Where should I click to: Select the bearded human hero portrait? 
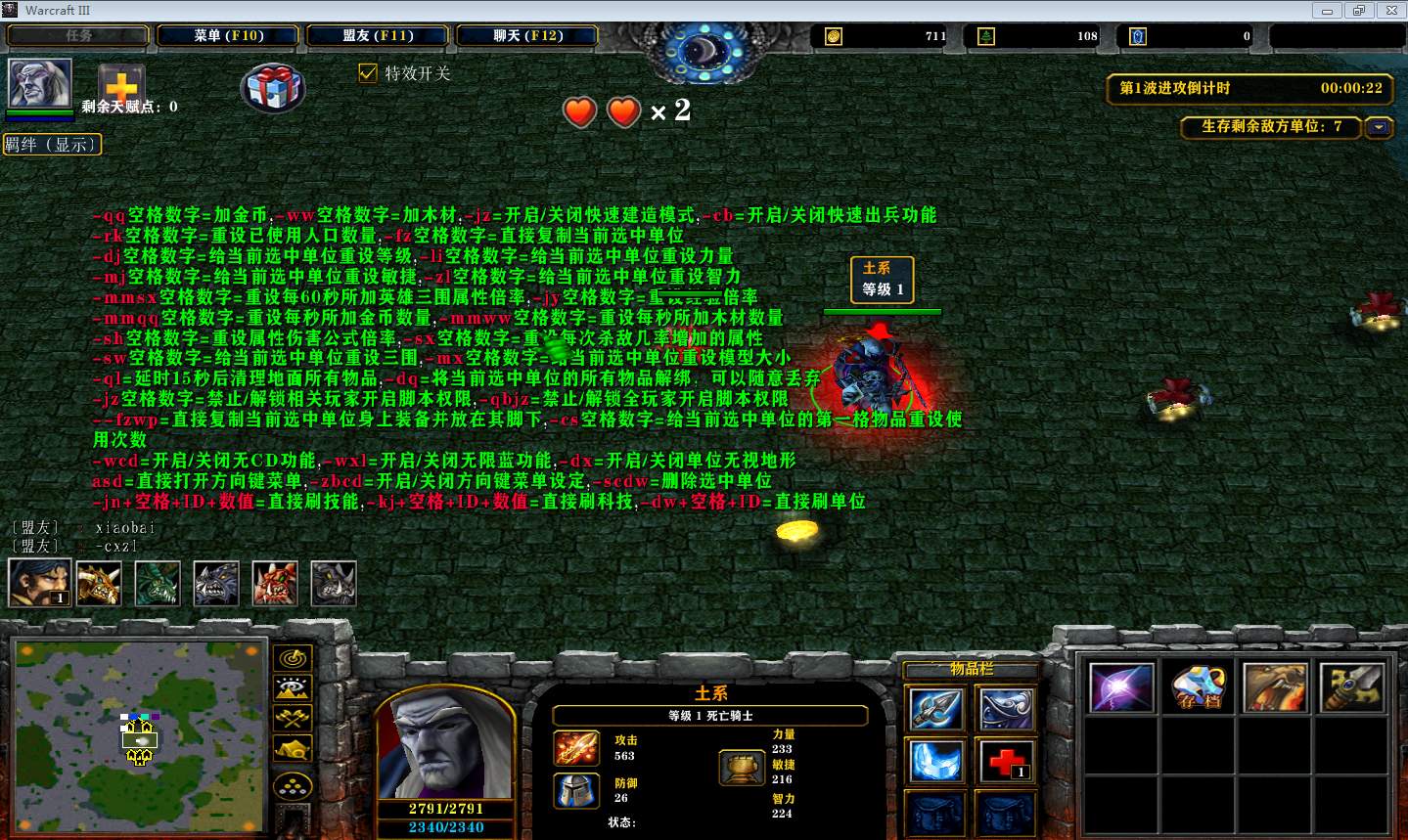pos(39,582)
